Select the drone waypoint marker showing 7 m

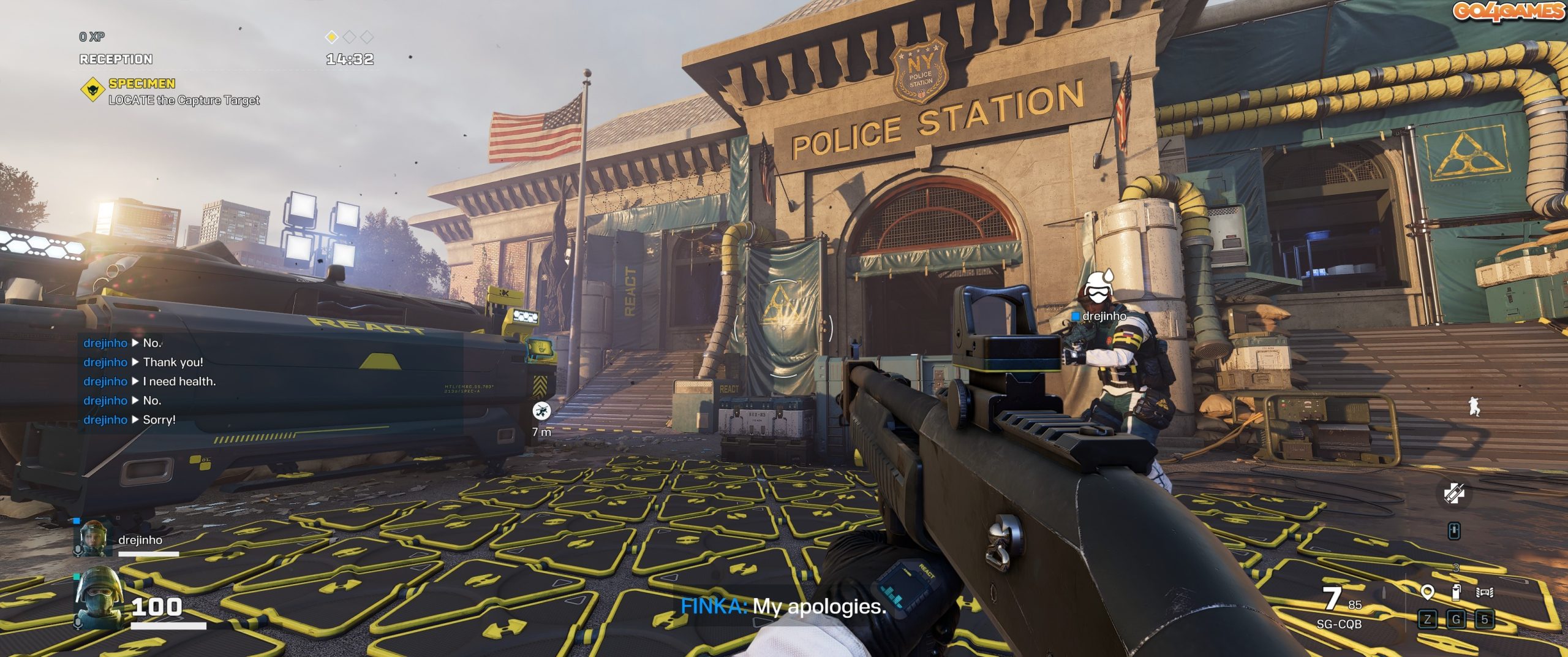[x=541, y=411]
